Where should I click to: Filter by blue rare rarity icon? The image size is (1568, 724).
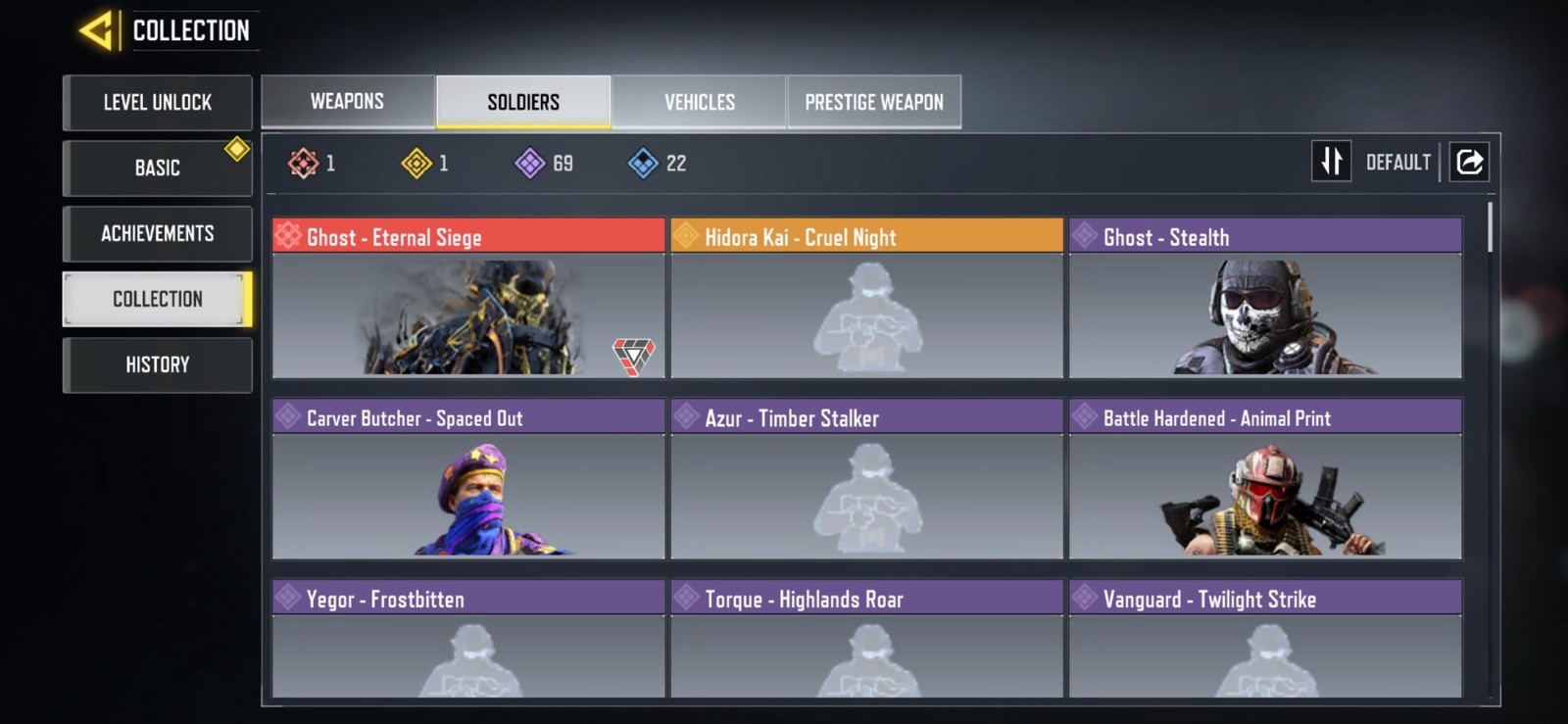point(643,163)
